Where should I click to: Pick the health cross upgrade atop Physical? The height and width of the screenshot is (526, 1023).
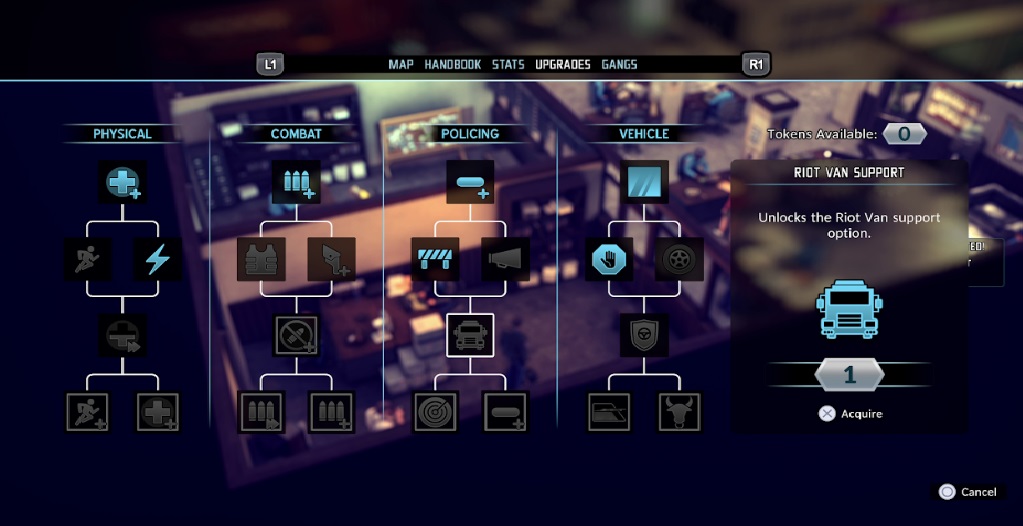click(124, 182)
